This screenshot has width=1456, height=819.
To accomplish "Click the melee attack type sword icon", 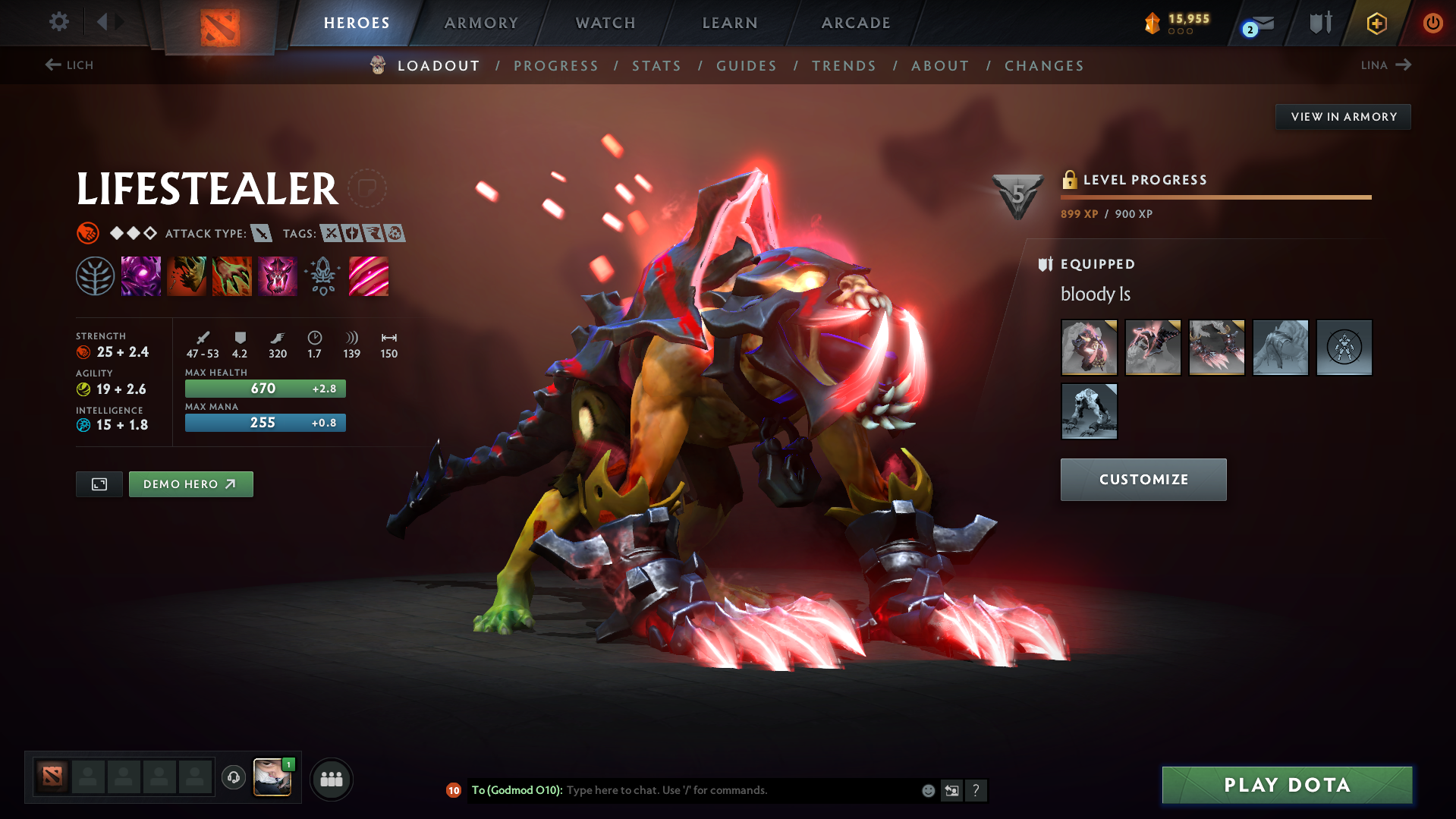I will click(x=261, y=234).
